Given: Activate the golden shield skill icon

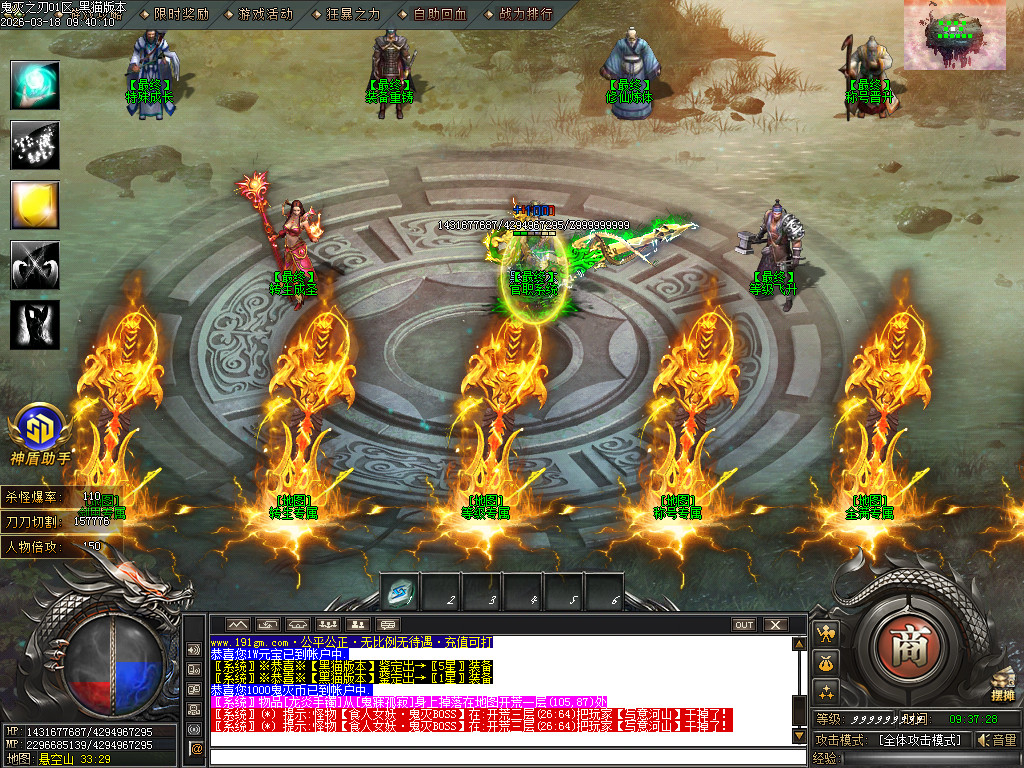Looking at the screenshot, I should tap(35, 205).
